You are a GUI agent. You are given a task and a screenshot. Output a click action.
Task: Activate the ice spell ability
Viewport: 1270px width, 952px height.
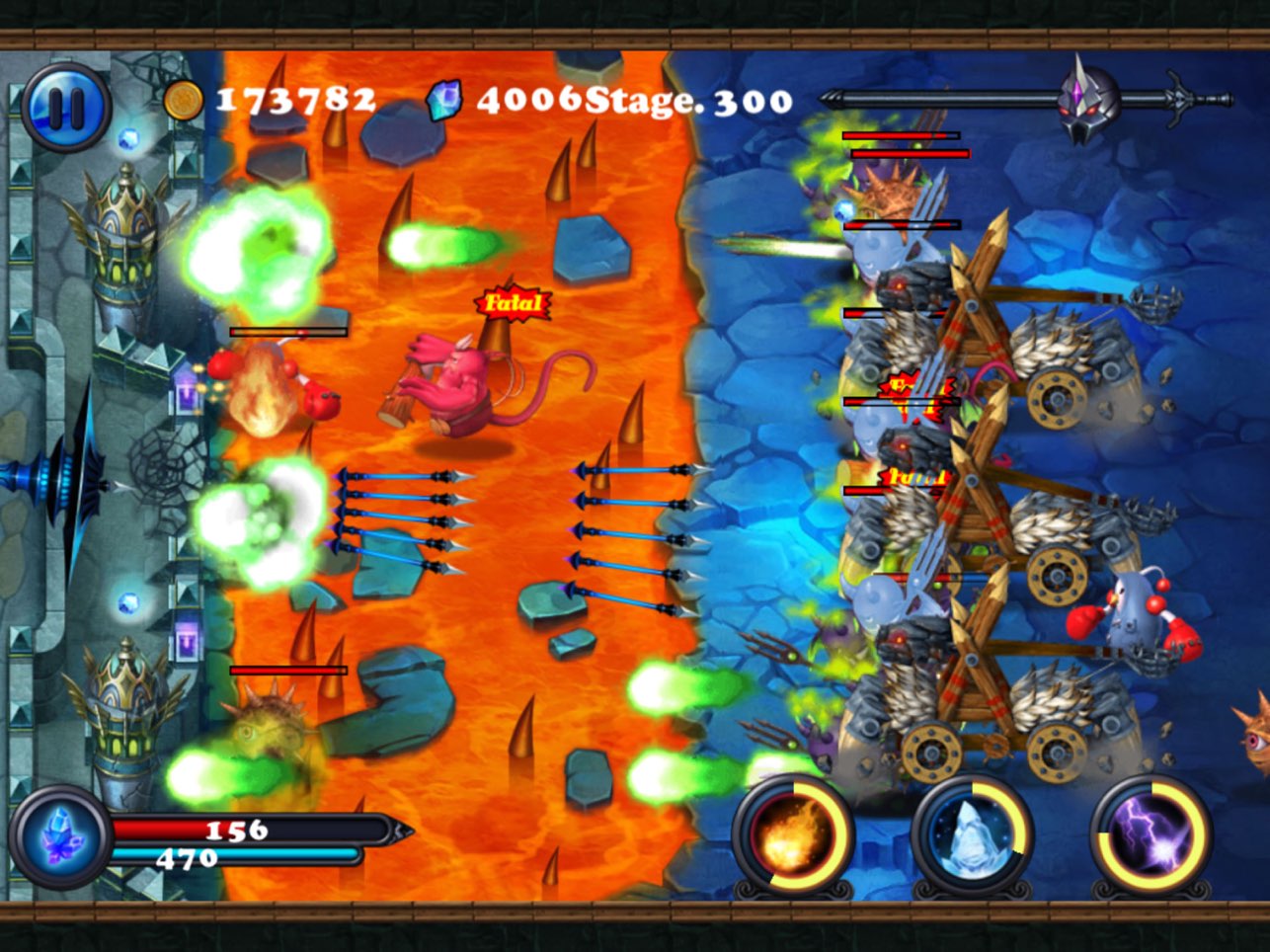pyautogui.click(x=972, y=835)
